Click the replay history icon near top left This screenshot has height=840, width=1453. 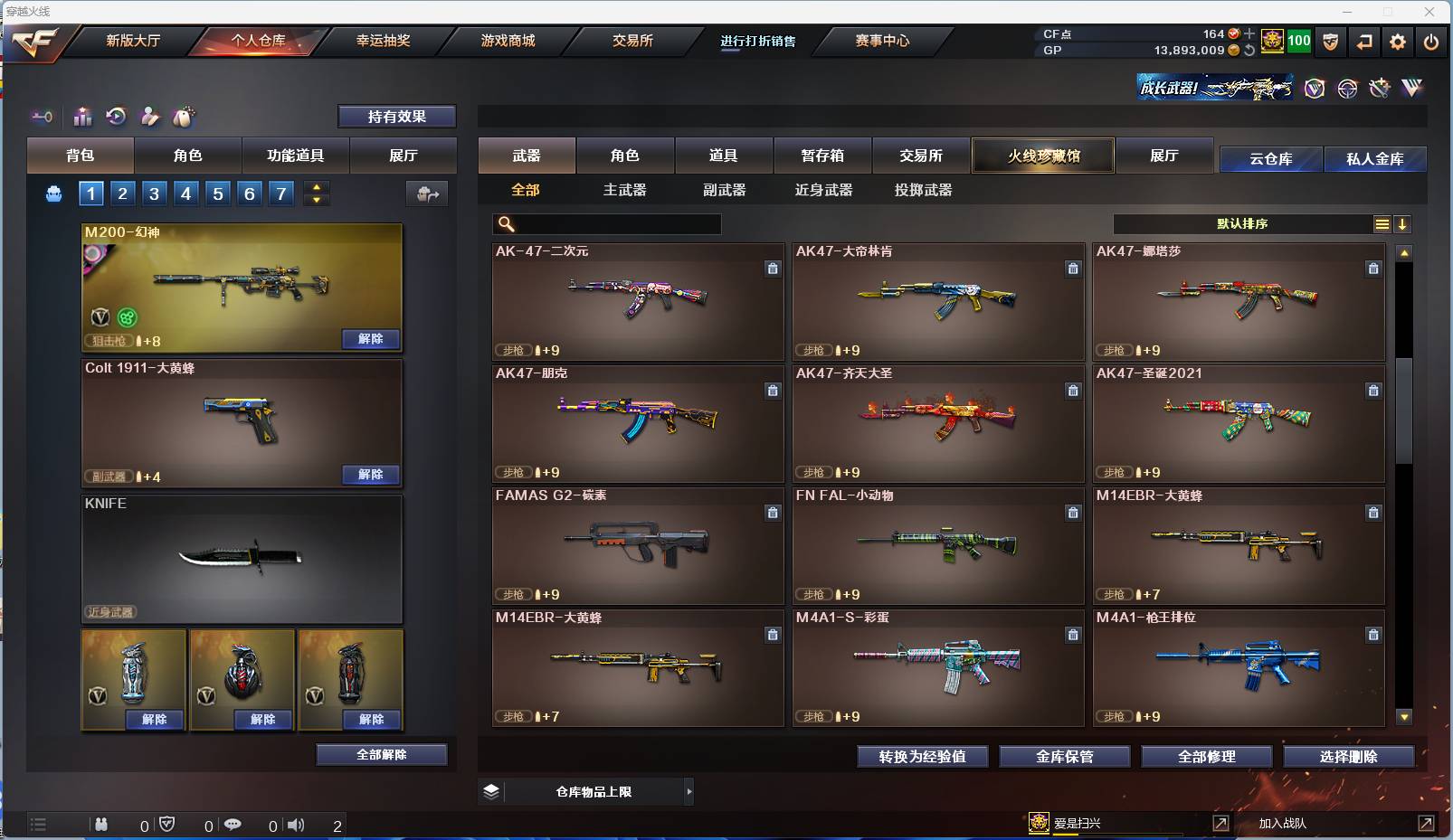click(x=117, y=116)
